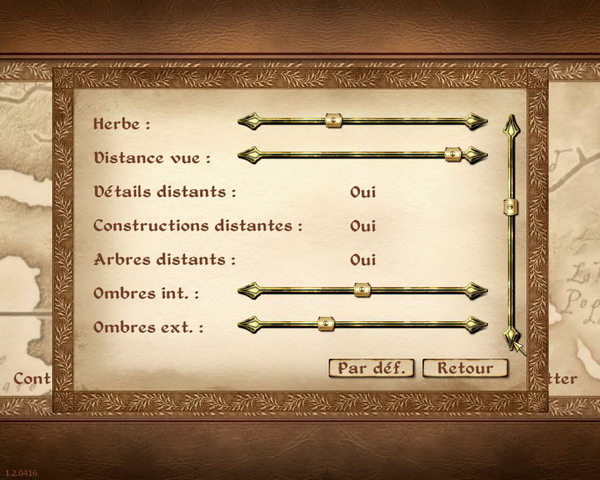Increase Ombres int. with right arrow
Screen dimensions: 600x480
(476, 290)
